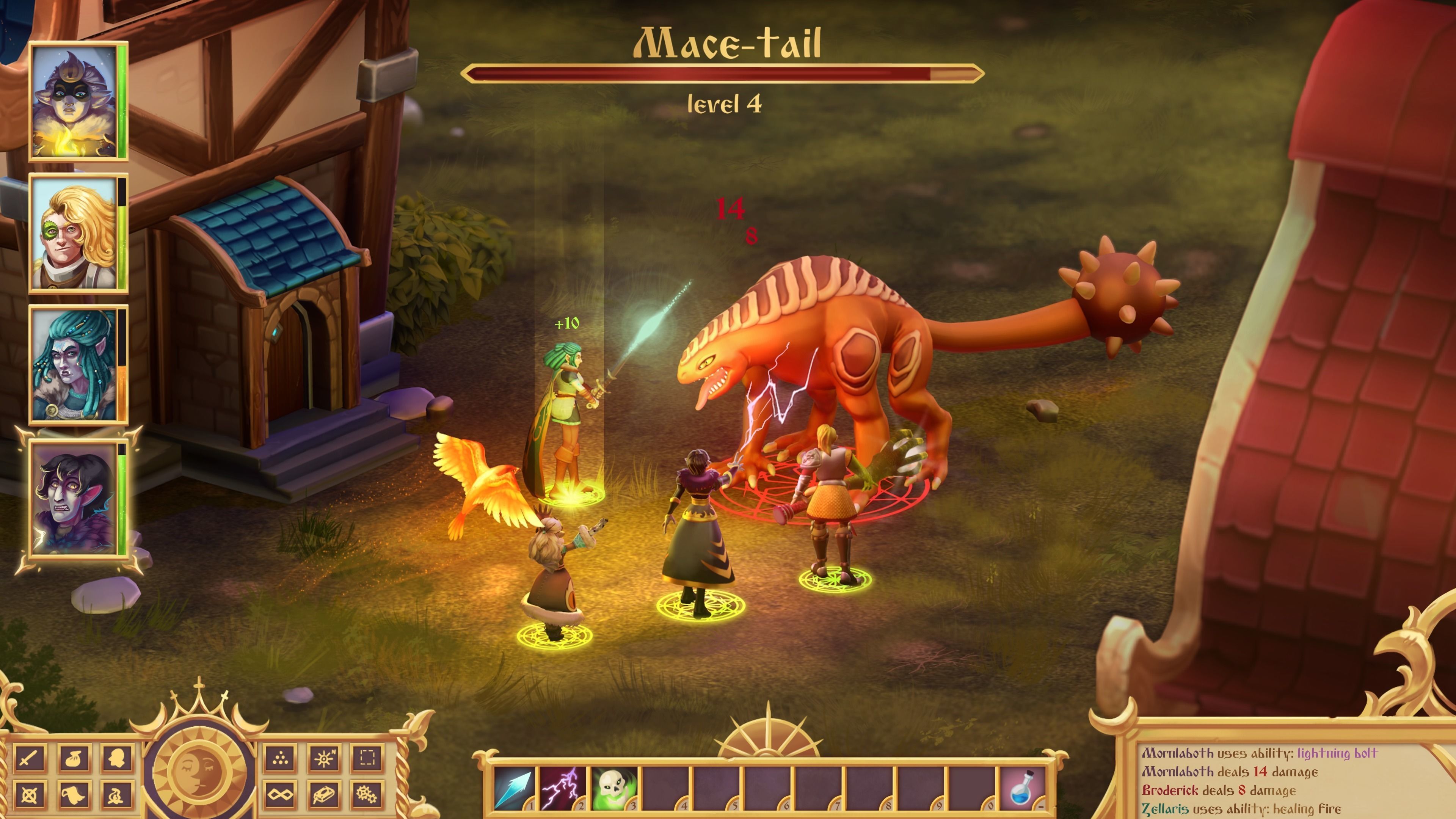Screen dimensions: 1456x819
Task: Click the compass north button
Action: tap(324, 758)
